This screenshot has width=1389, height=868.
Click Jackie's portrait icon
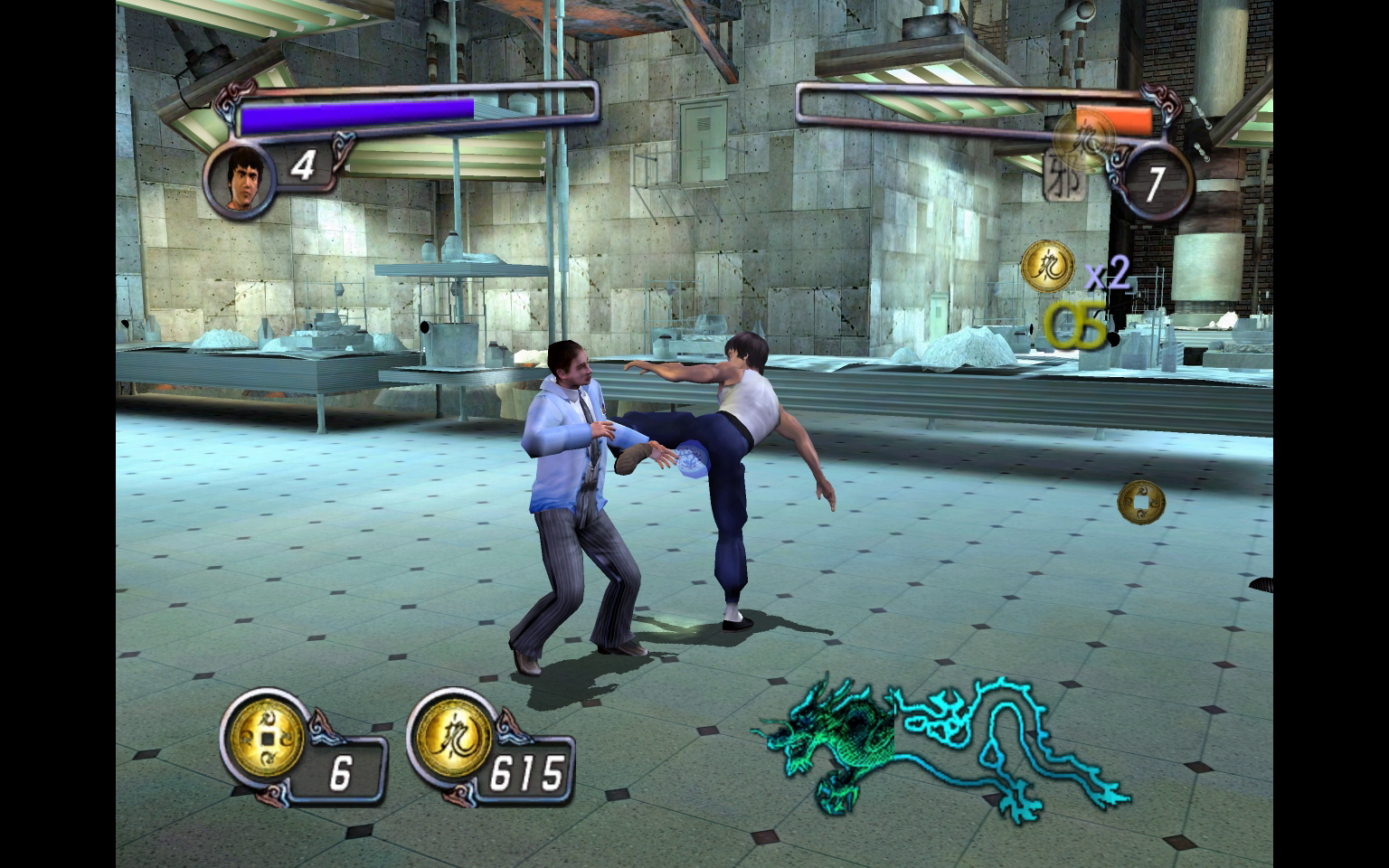(240, 181)
